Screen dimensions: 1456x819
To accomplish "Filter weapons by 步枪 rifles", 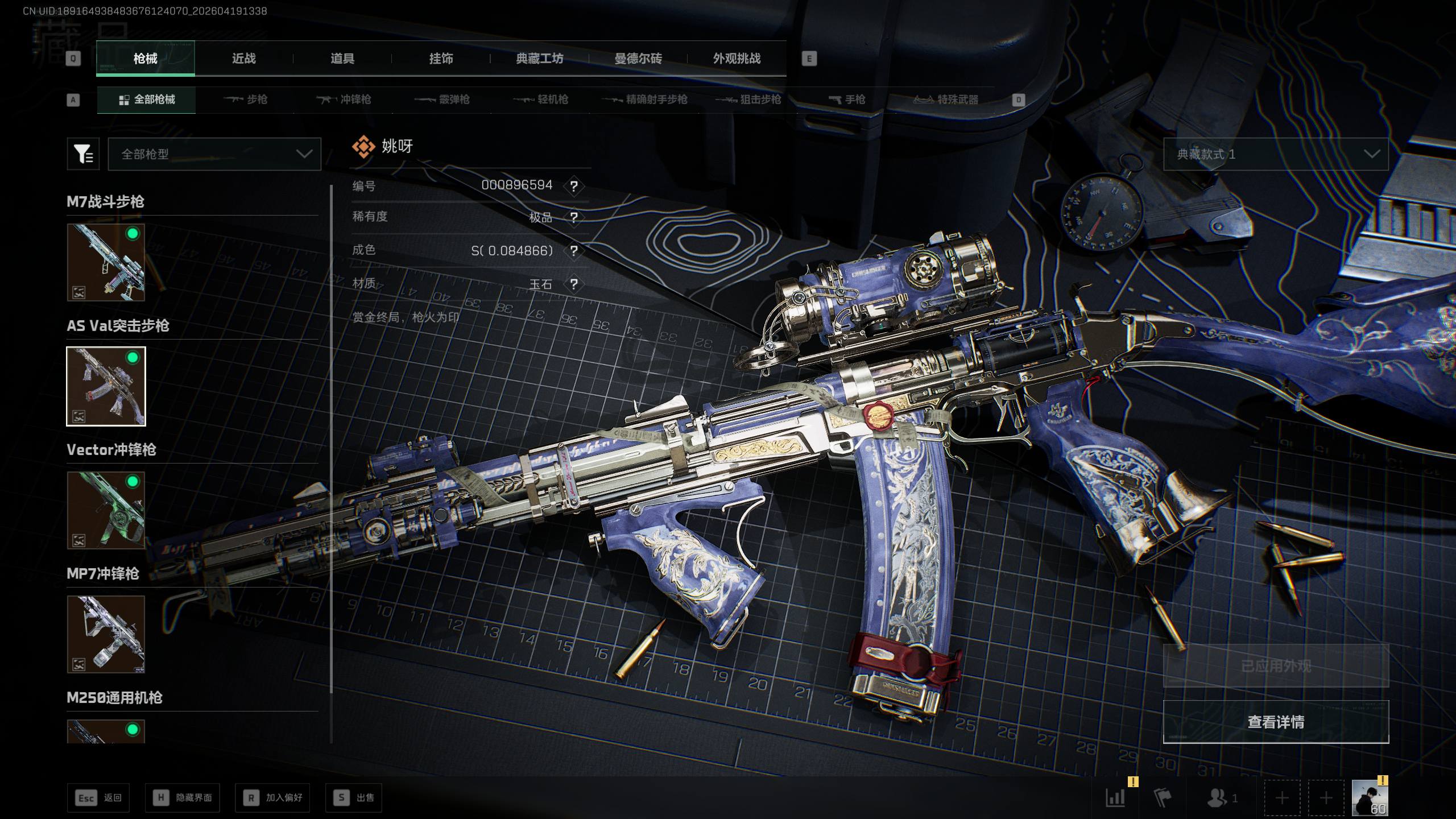I will (246, 100).
